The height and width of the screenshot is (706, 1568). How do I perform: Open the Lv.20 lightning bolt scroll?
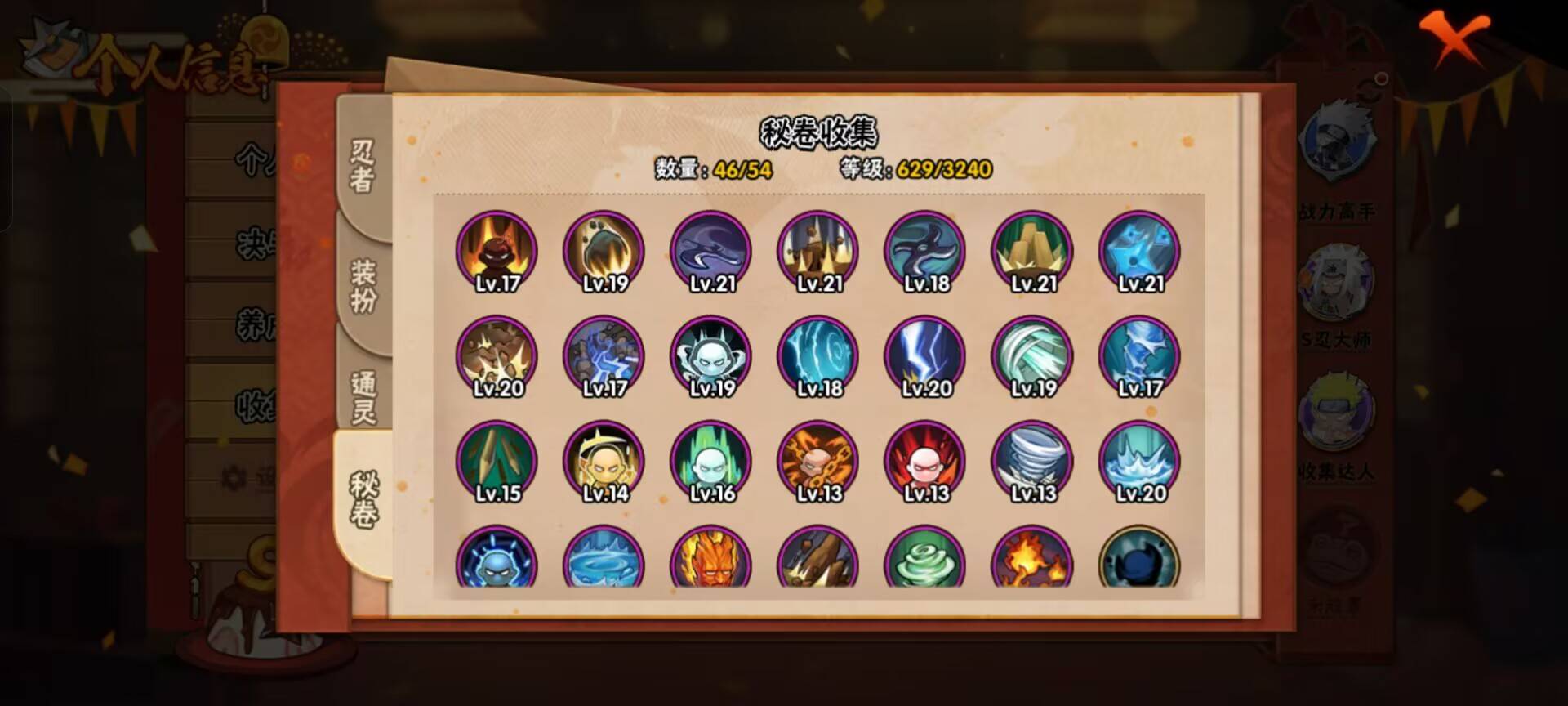tap(925, 357)
